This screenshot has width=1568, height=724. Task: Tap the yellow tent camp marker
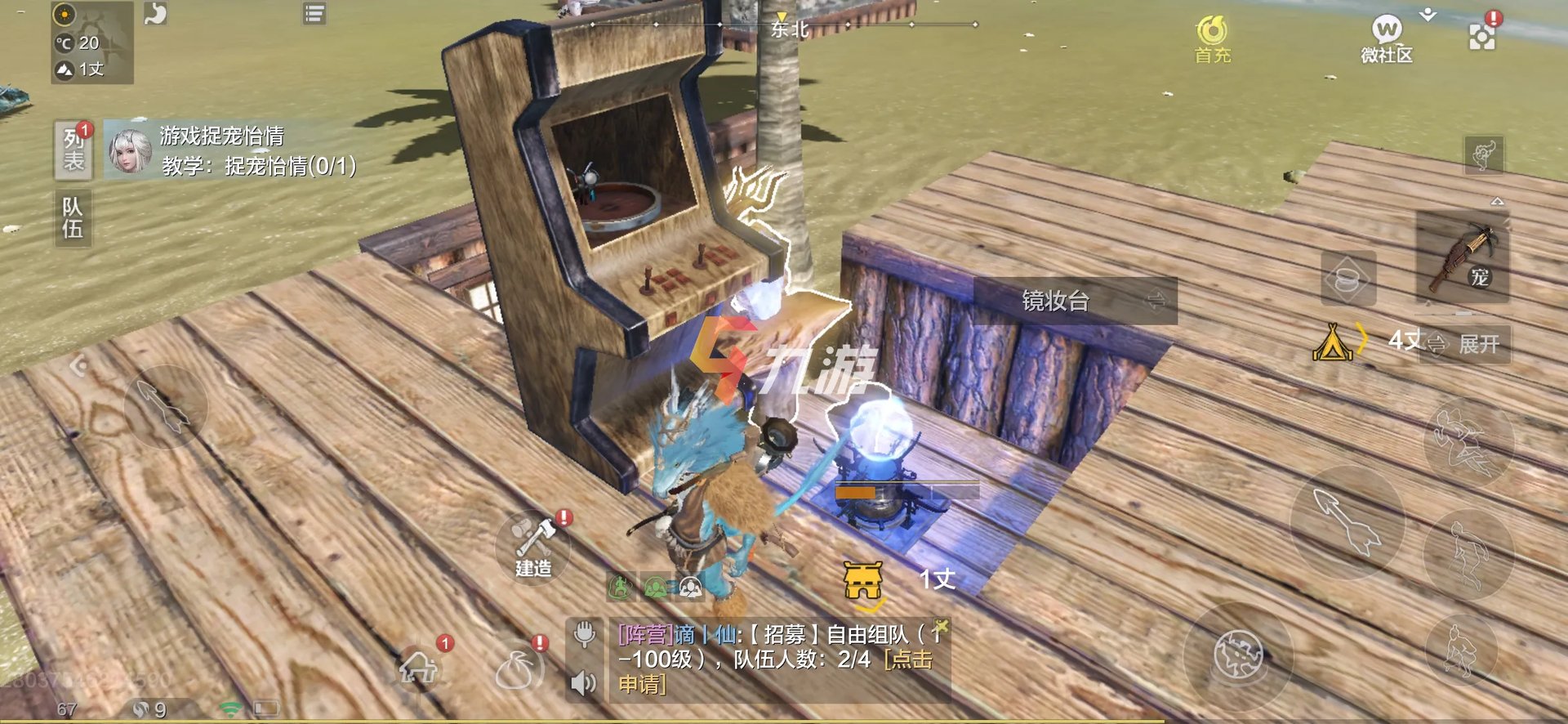tap(1332, 342)
